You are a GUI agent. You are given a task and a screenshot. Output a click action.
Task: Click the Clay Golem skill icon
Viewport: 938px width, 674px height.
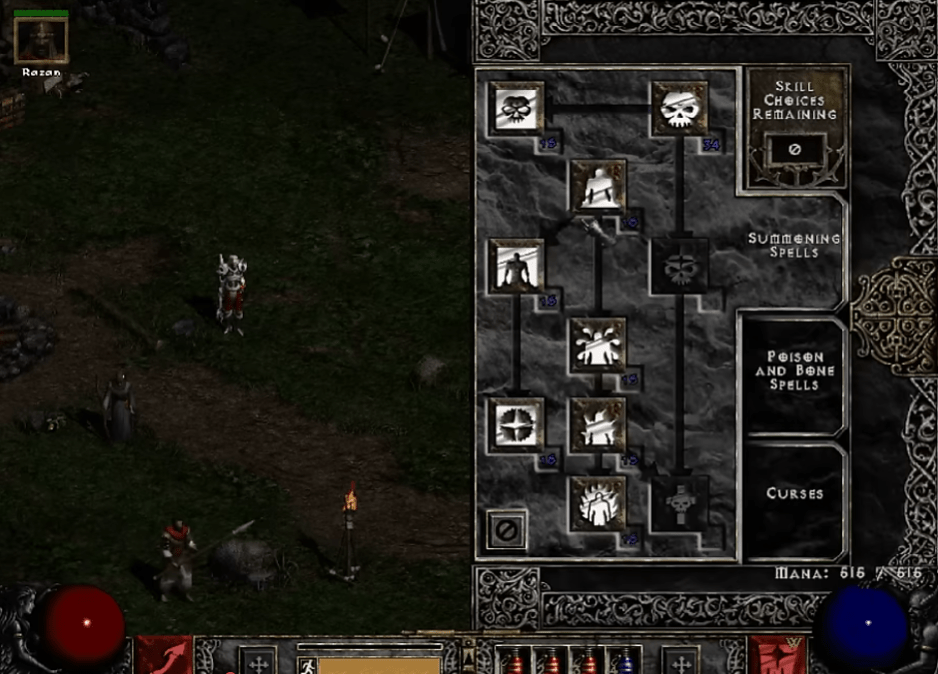click(598, 186)
